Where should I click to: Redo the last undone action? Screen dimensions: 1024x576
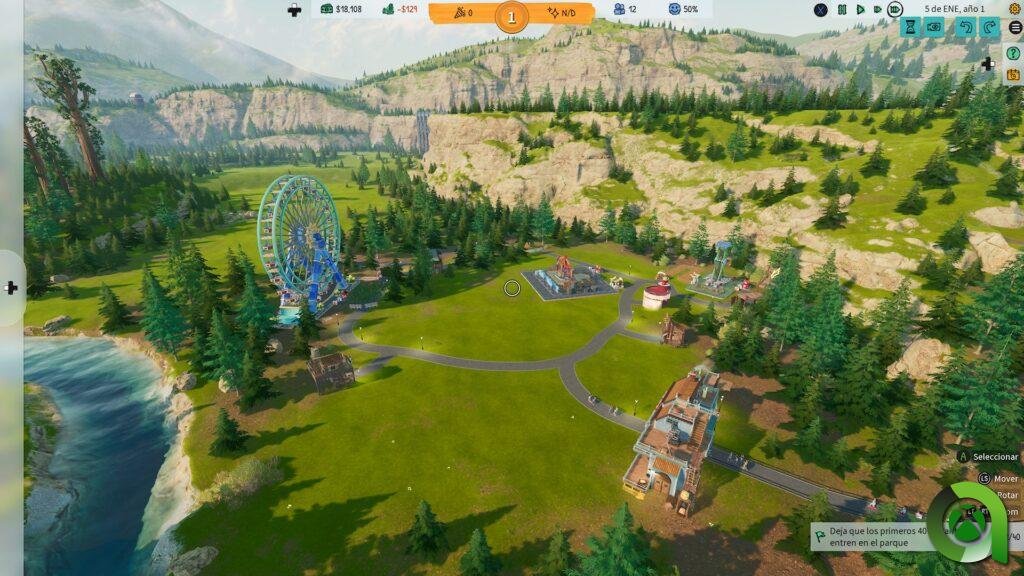point(990,27)
